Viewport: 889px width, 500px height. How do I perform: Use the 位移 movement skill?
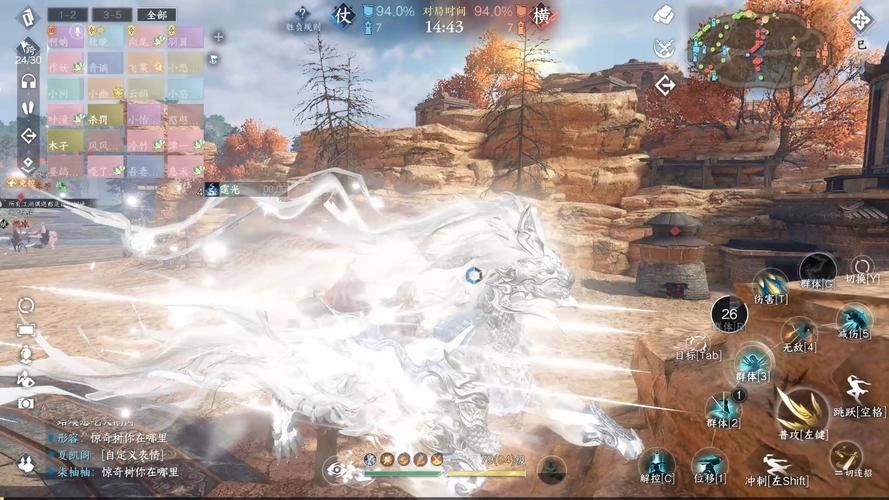(710, 465)
